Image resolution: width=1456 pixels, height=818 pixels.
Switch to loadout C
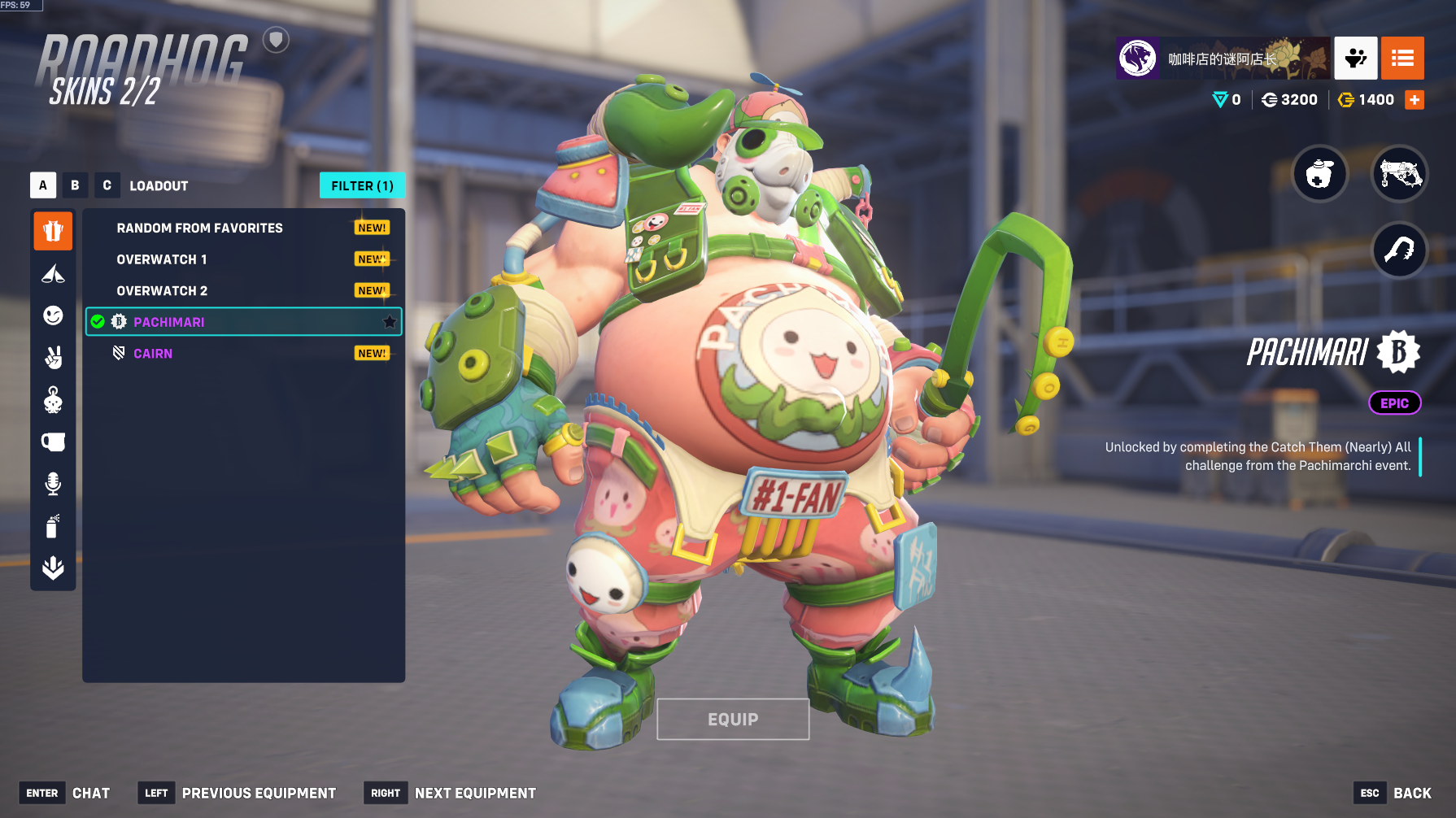pos(107,185)
